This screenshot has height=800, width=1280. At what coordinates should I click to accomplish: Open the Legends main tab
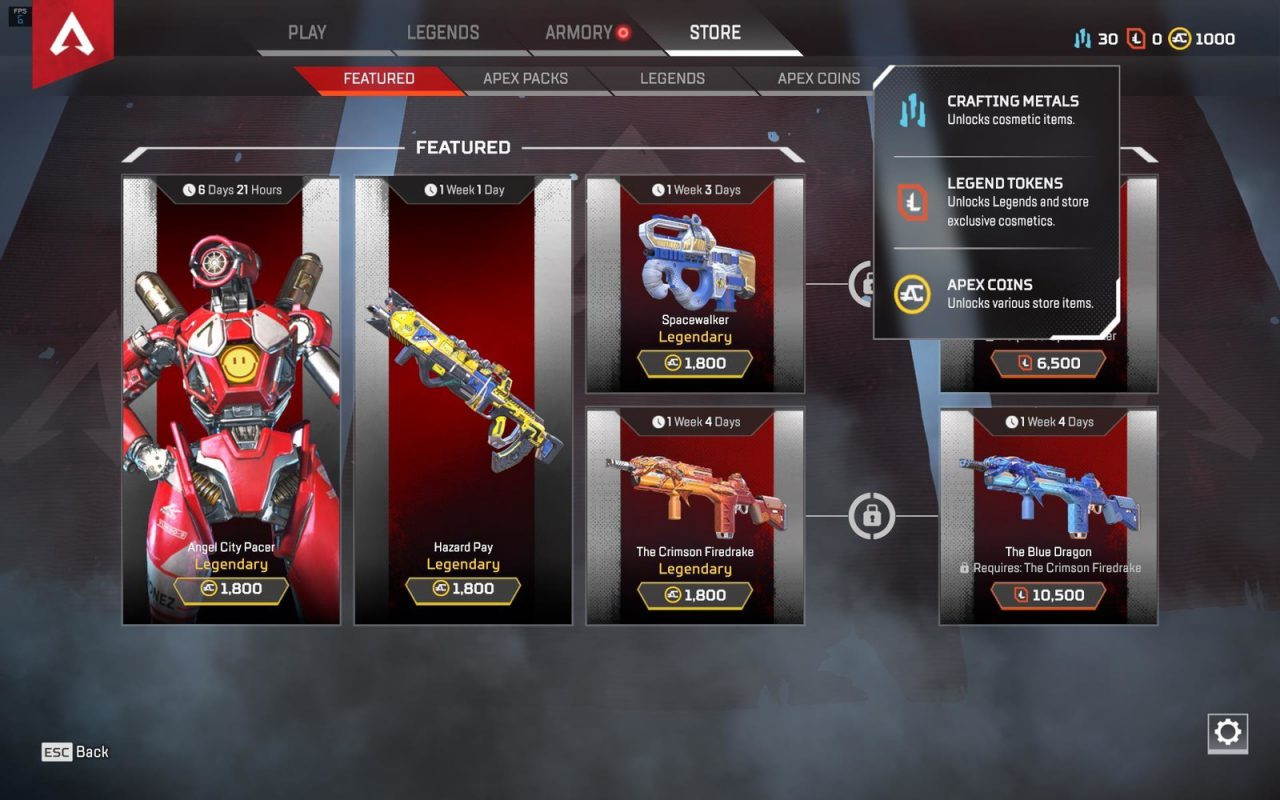(x=443, y=32)
